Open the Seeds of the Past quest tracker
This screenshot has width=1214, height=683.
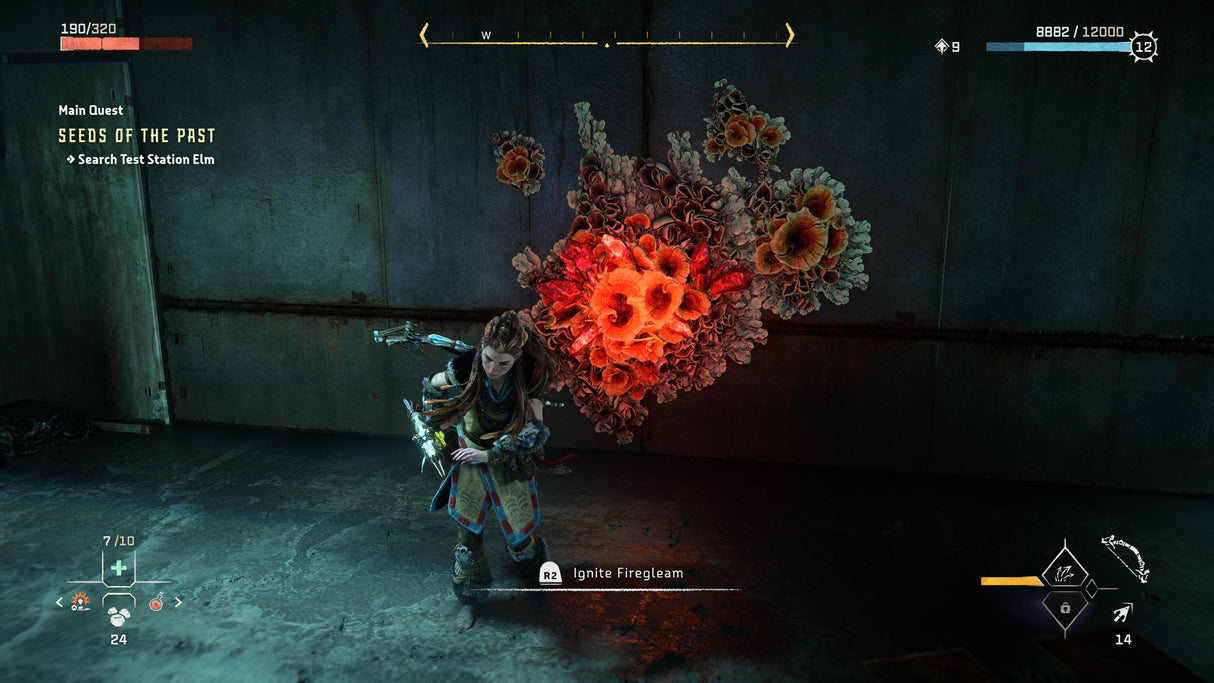pos(137,136)
